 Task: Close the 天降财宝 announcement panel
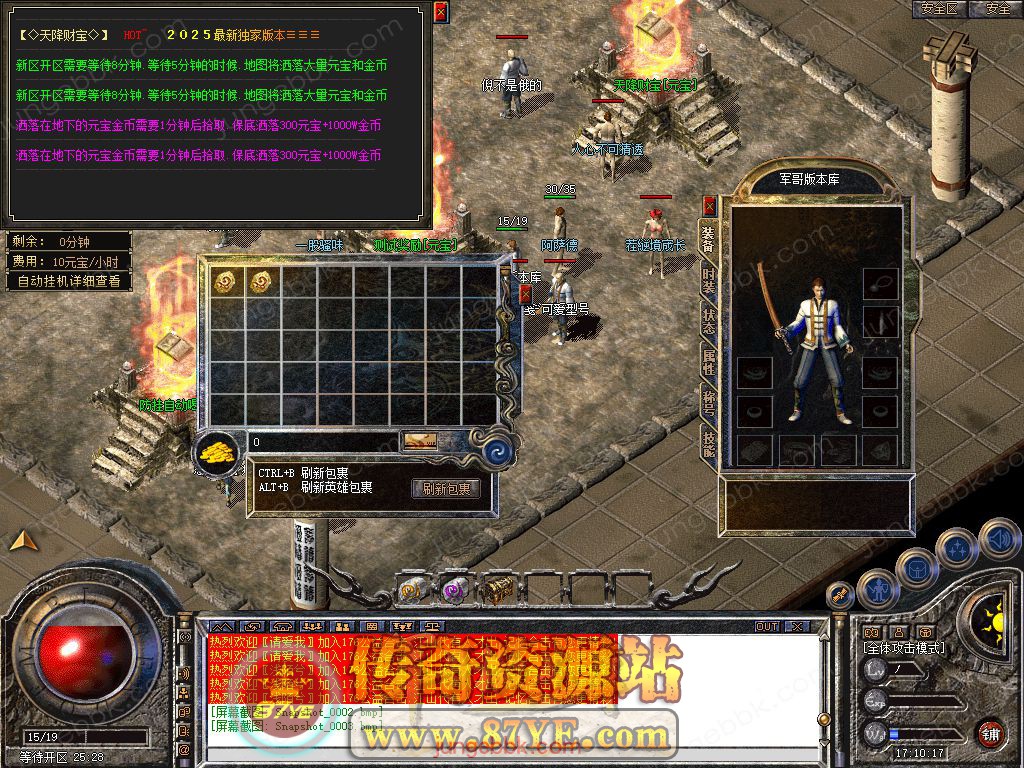[x=442, y=12]
